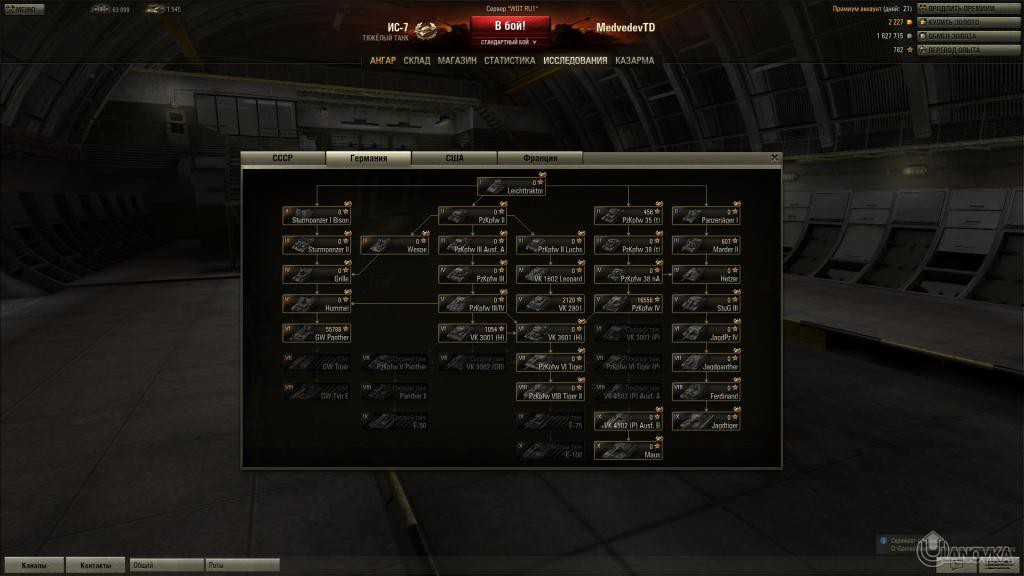Close the research tree window
1024x576 pixels.
[774, 157]
